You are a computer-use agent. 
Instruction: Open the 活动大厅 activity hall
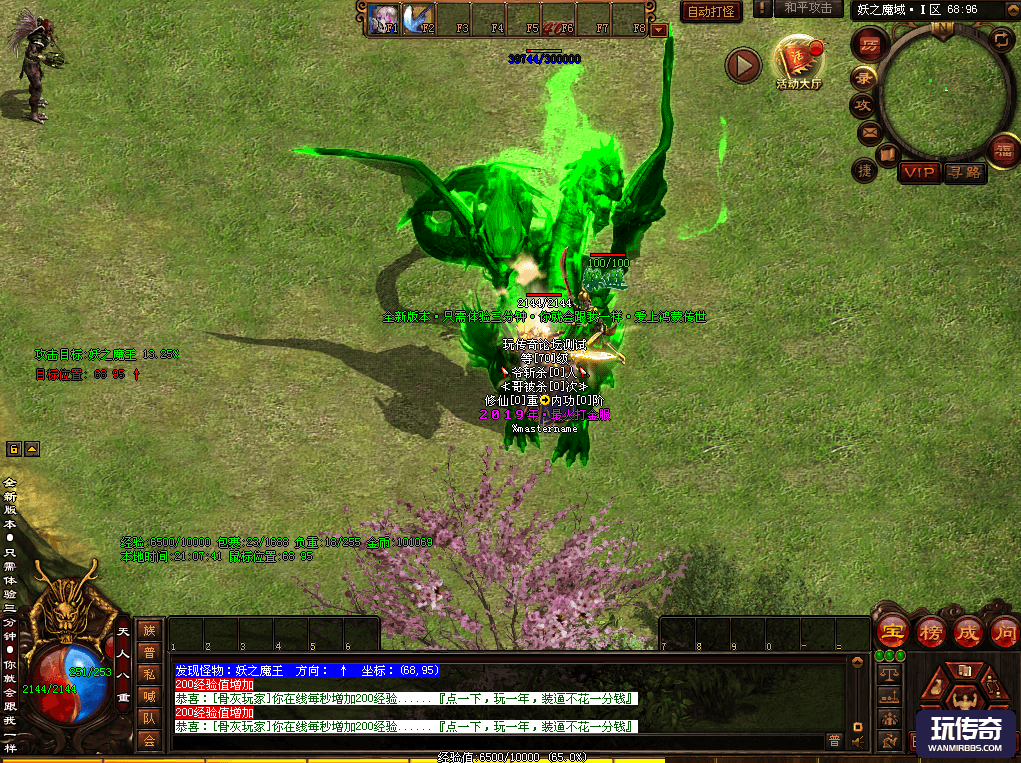[798, 62]
